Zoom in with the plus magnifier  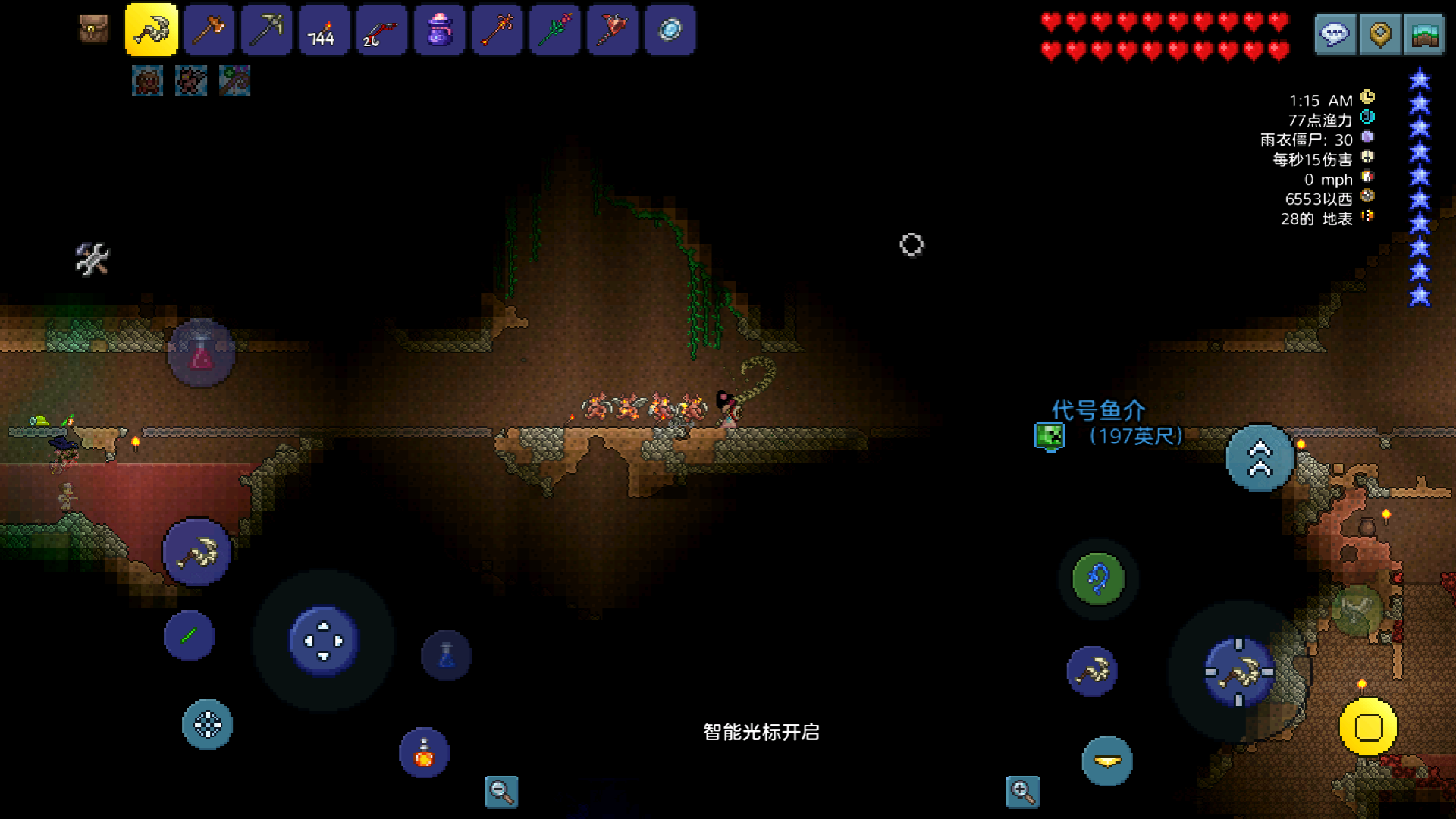tap(1022, 792)
